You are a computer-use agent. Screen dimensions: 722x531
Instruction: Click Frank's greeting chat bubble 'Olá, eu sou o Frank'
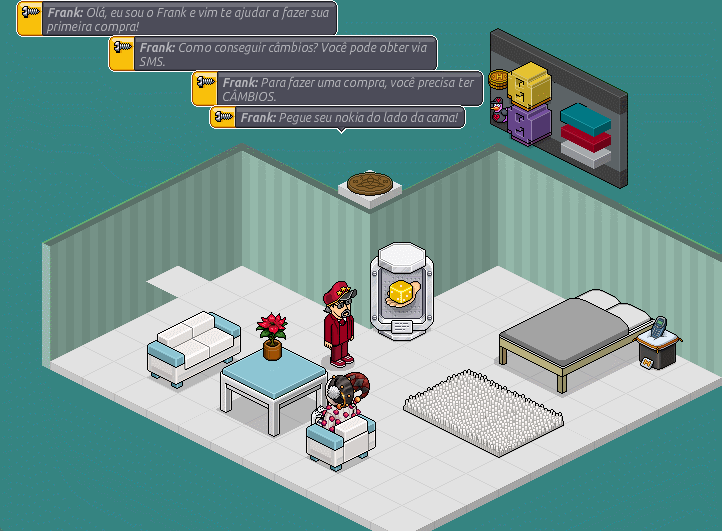[177, 19]
